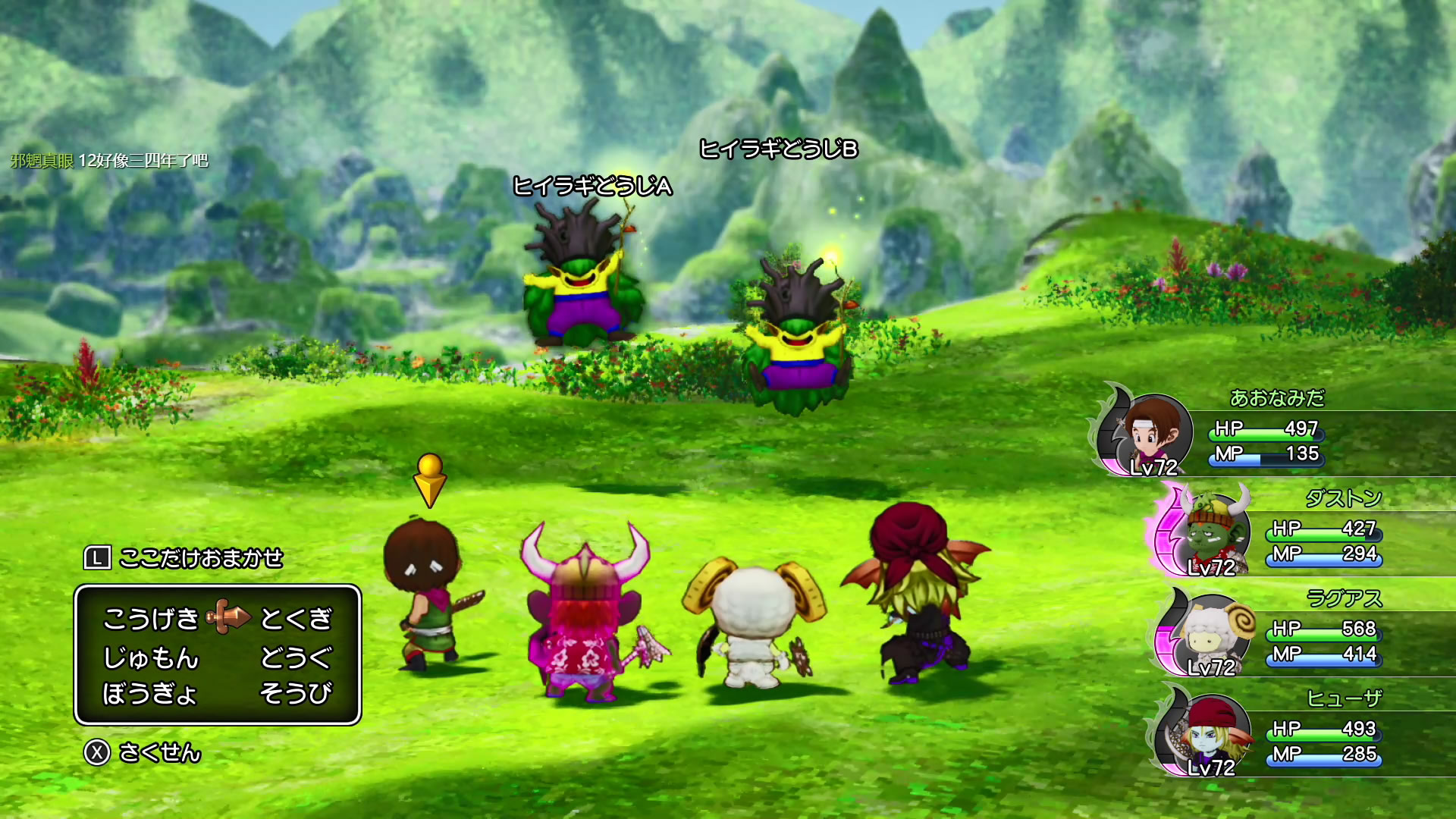1456x819 pixels.
Task: Open the じゅもん spell list
Action: coord(150,657)
